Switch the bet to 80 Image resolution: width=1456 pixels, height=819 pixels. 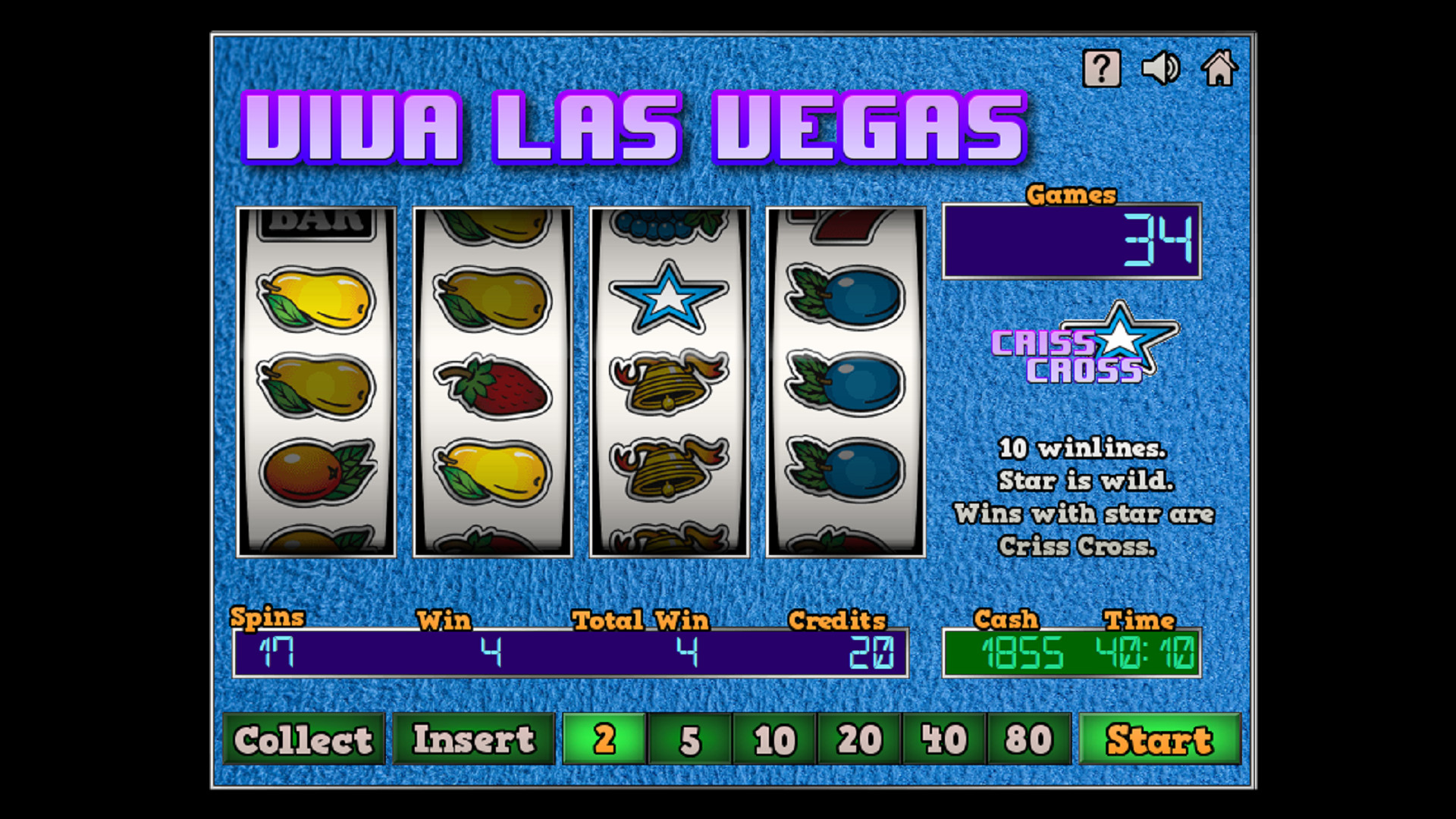[x=1028, y=739]
